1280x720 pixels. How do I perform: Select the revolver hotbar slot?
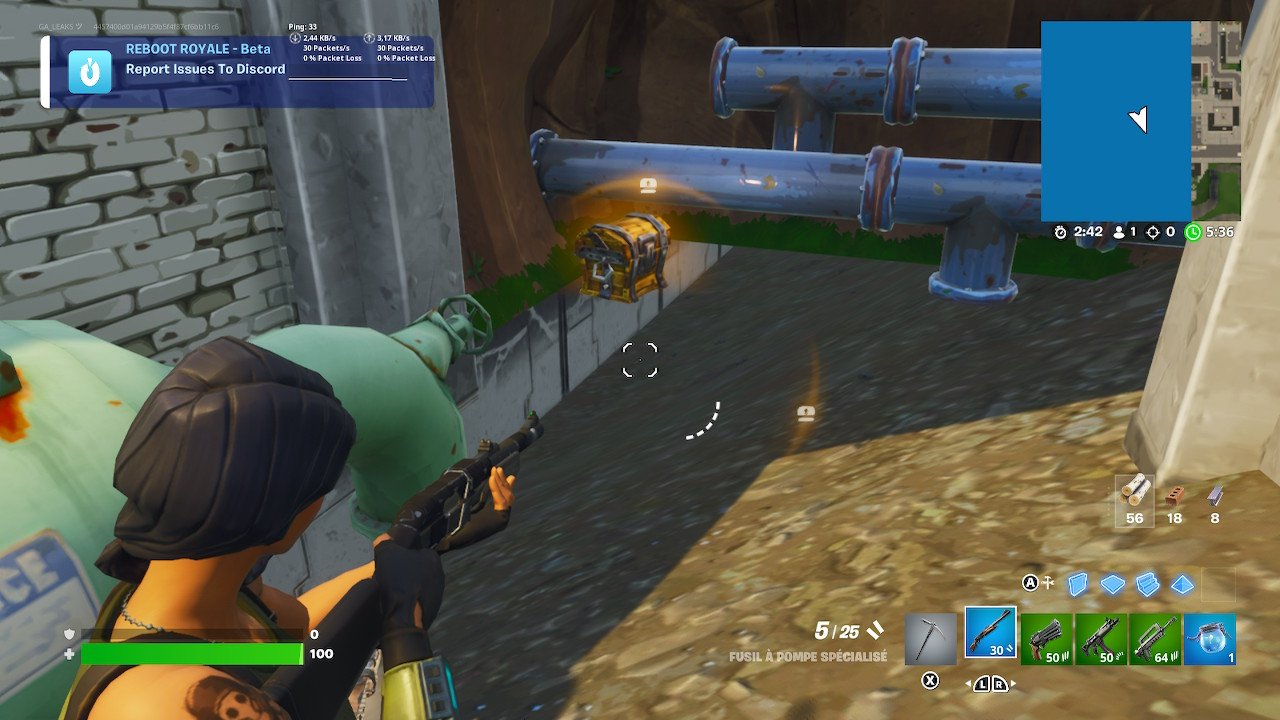point(1045,637)
